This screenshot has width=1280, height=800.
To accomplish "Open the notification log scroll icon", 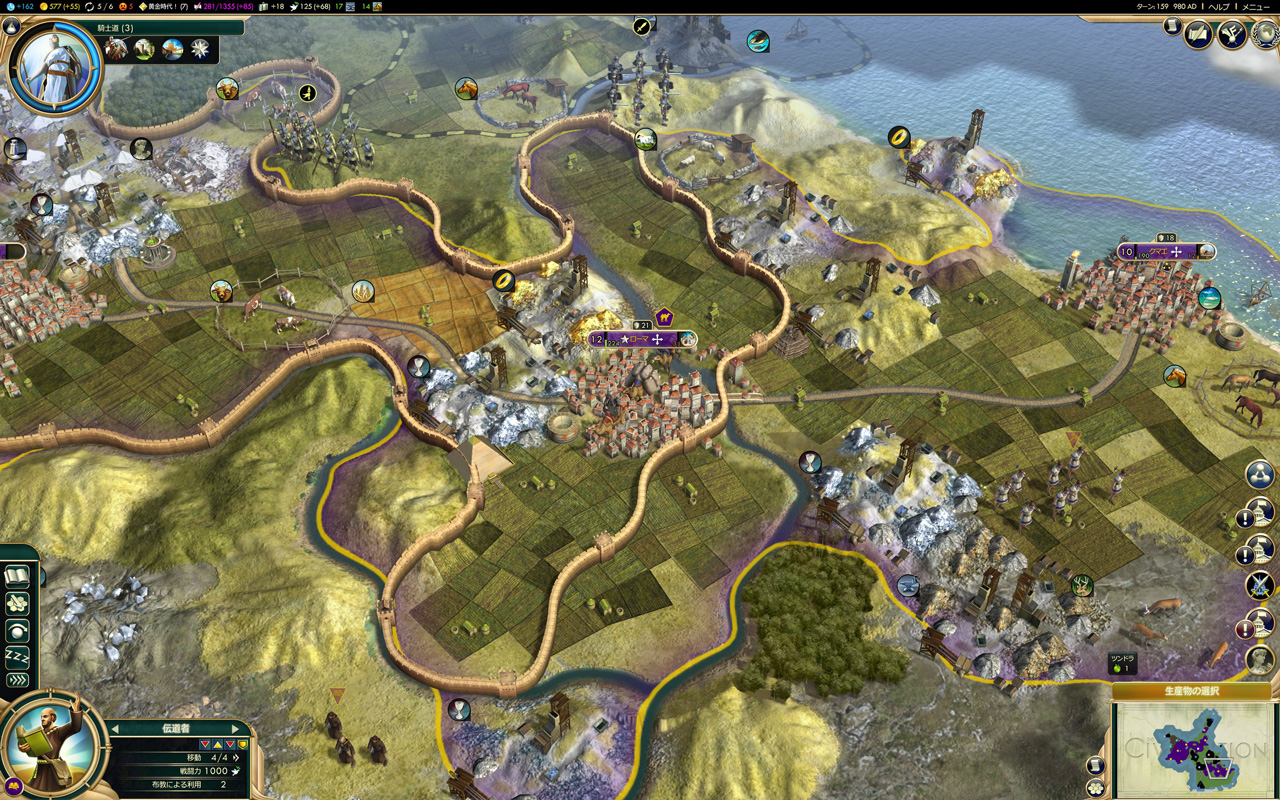I will (1173, 27).
